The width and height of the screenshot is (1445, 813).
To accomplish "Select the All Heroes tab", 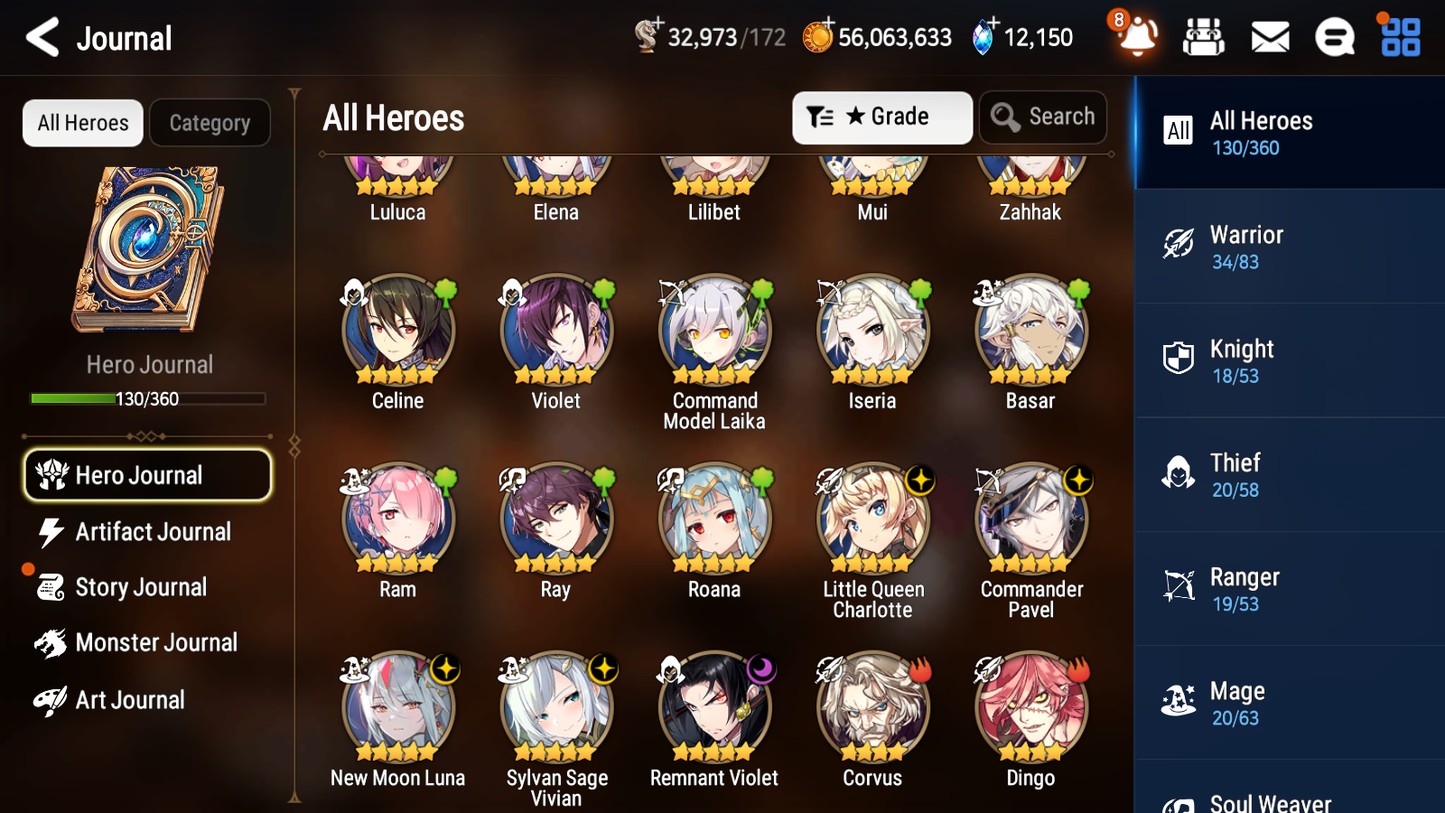I will (x=82, y=122).
